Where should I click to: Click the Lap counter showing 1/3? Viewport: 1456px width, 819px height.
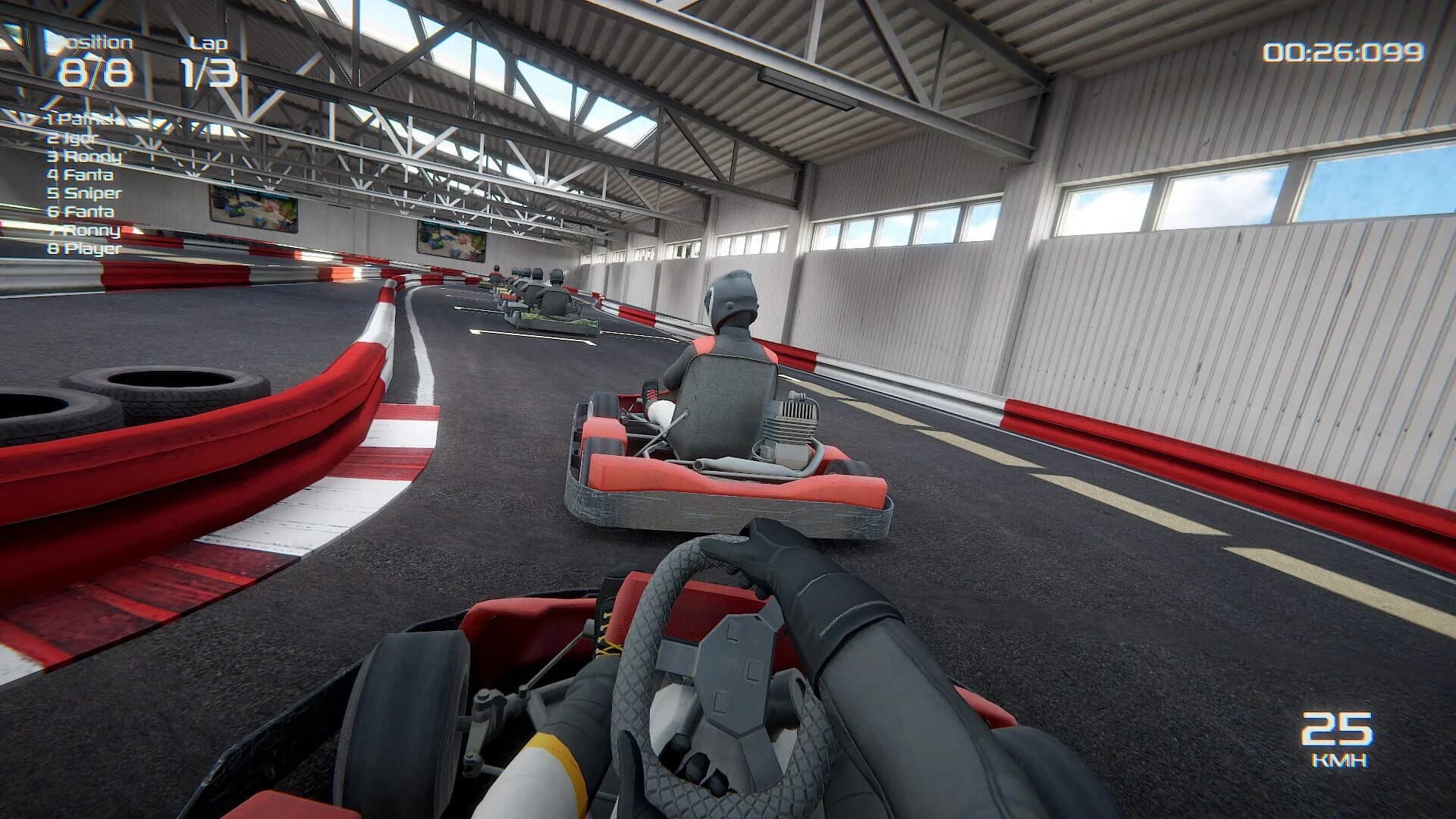click(207, 72)
